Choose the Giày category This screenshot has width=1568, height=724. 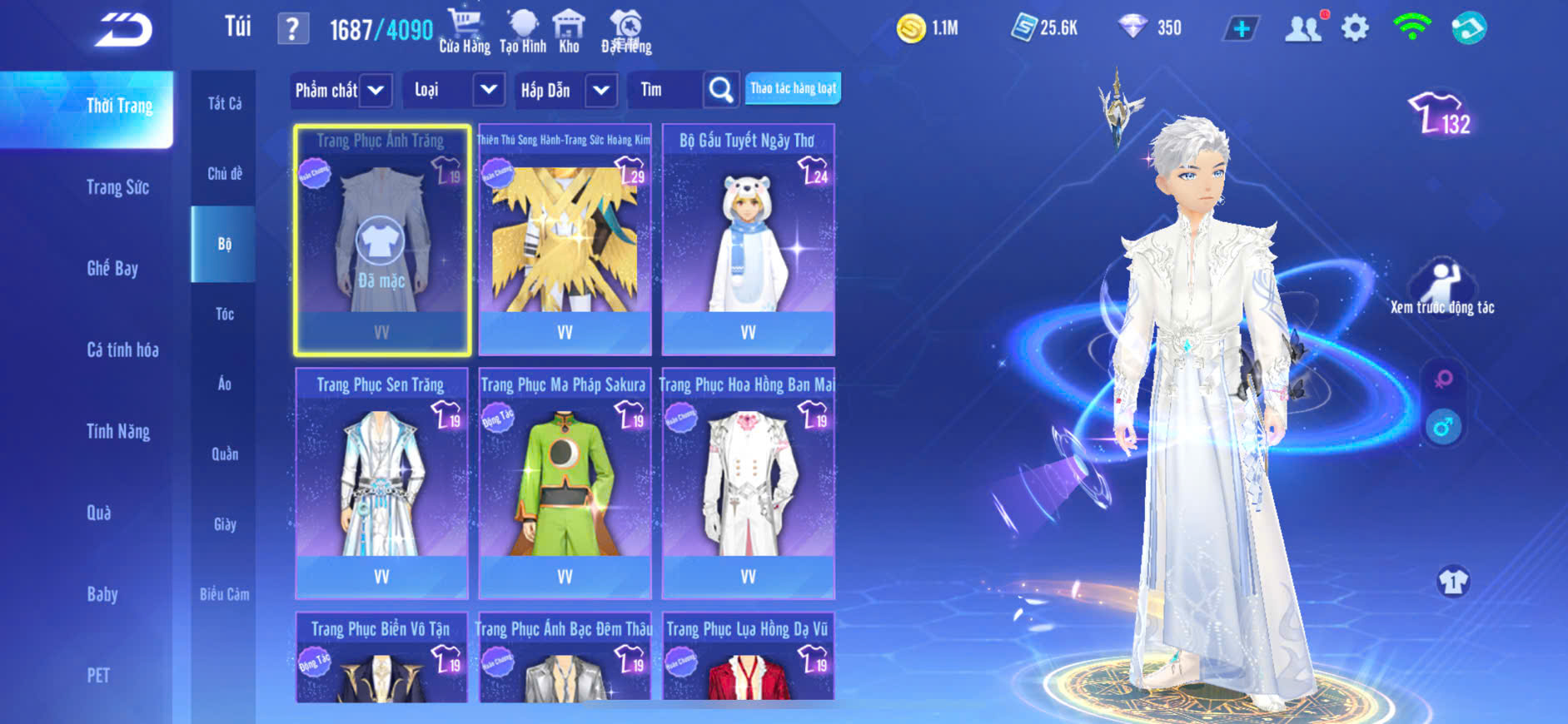225,524
